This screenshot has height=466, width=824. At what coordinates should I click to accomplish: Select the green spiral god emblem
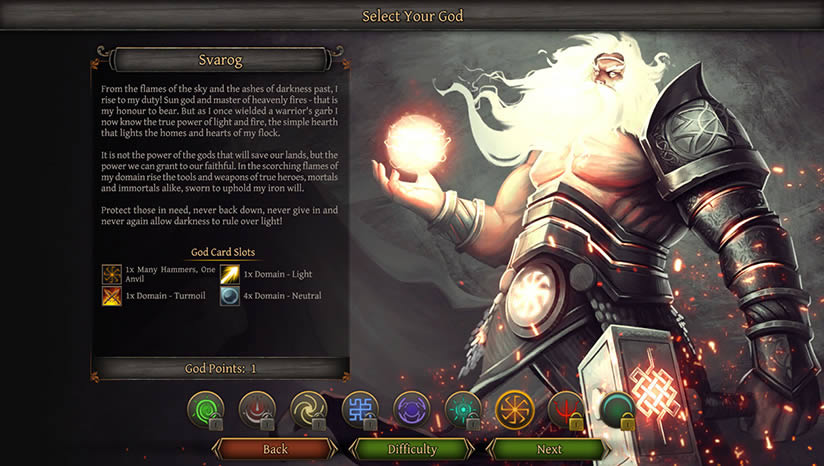(x=205, y=409)
